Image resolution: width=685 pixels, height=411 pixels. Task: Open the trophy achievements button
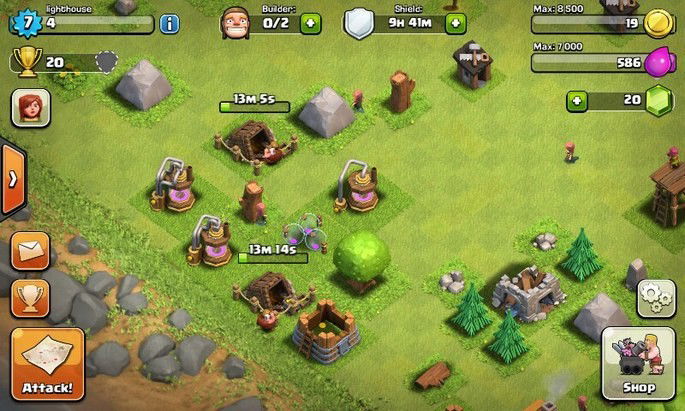[30, 297]
